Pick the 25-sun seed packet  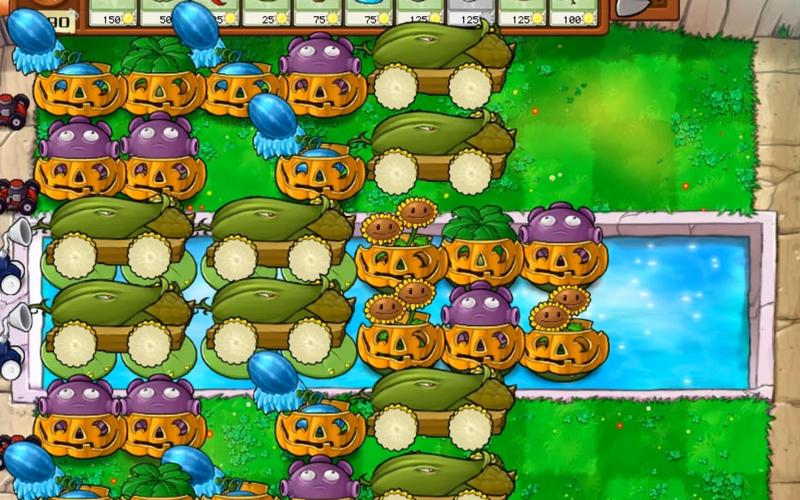[266, 12]
